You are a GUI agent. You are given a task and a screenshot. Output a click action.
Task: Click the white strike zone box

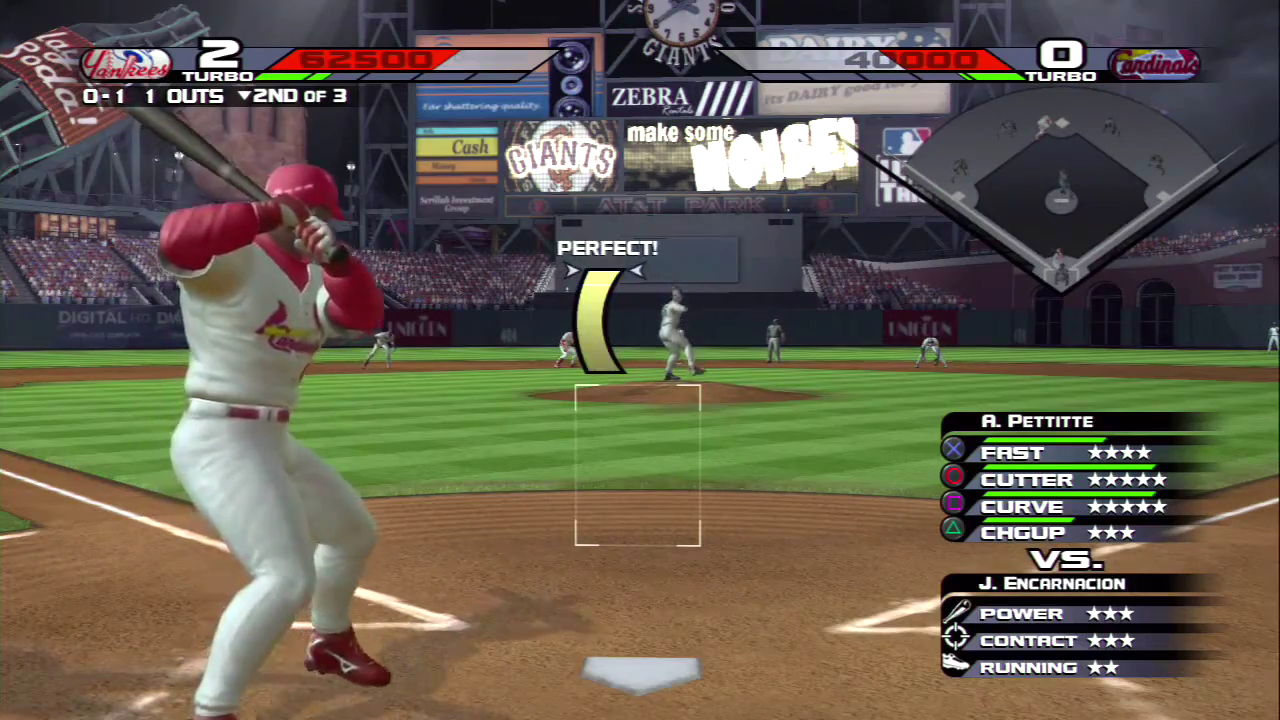tap(638, 465)
